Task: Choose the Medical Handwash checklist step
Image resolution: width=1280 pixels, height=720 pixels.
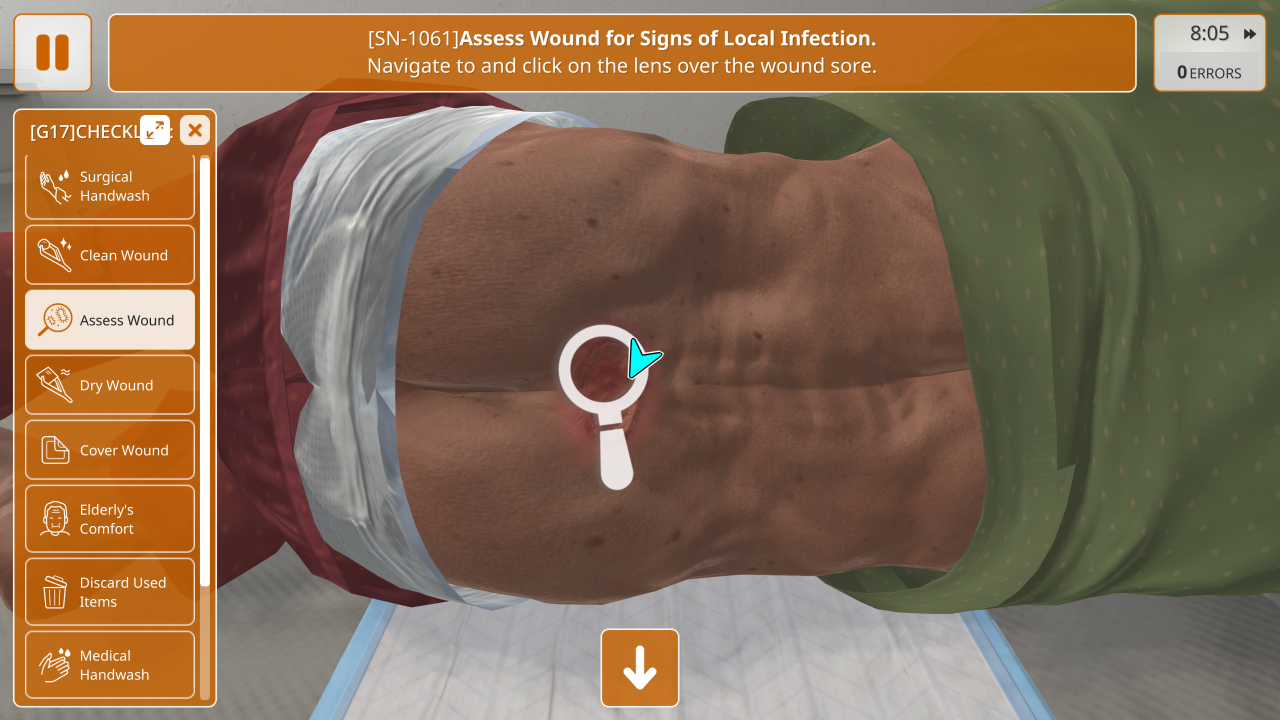Action: pyautogui.click(x=110, y=665)
